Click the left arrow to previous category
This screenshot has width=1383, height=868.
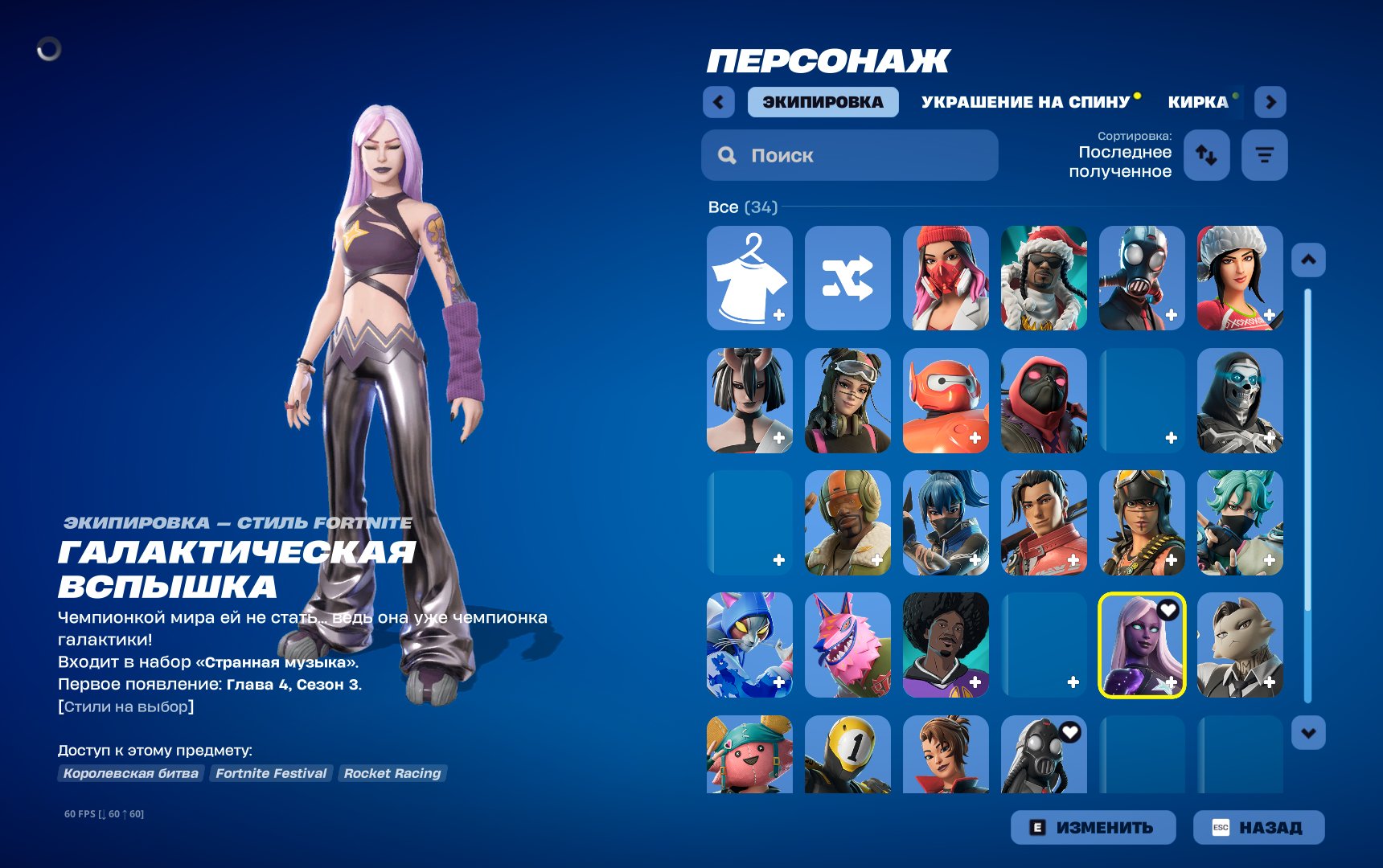[x=718, y=102]
